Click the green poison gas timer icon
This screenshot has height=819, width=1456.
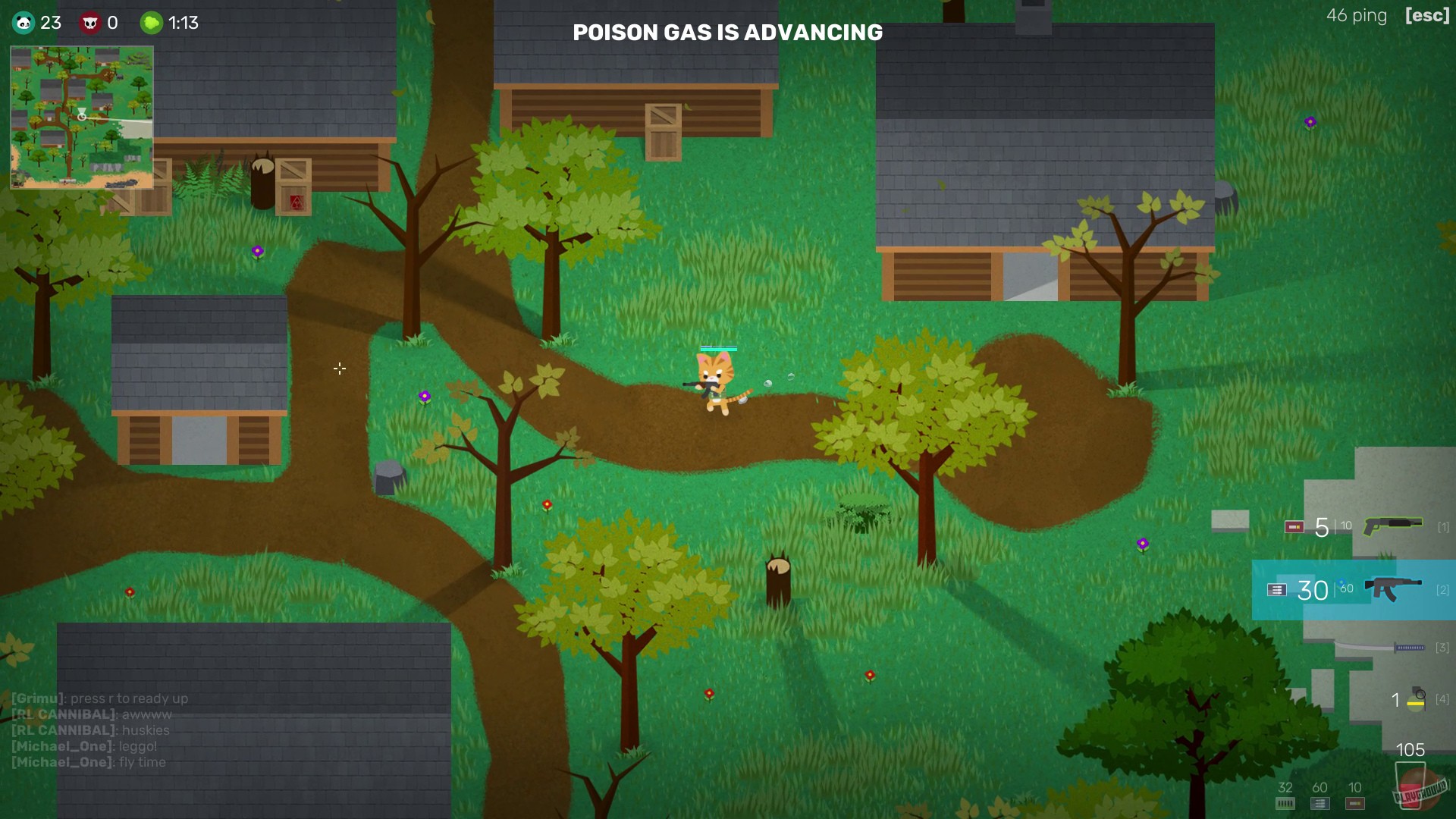click(151, 22)
